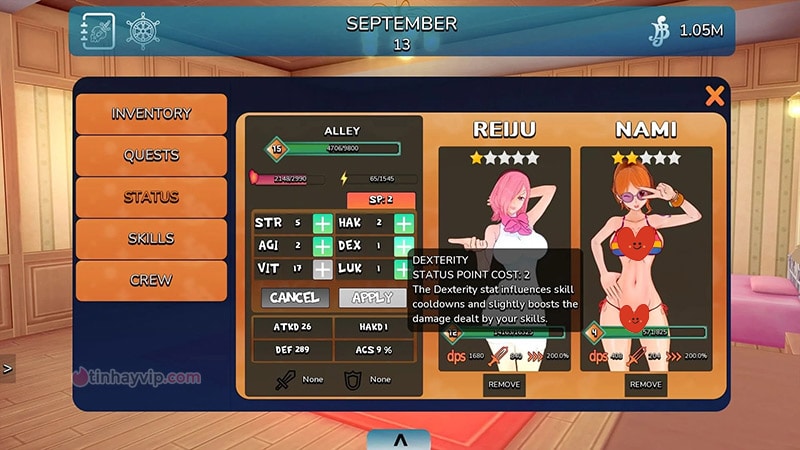Add a point to DEX
Viewport: 800px width, 450px height.
click(x=403, y=246)
